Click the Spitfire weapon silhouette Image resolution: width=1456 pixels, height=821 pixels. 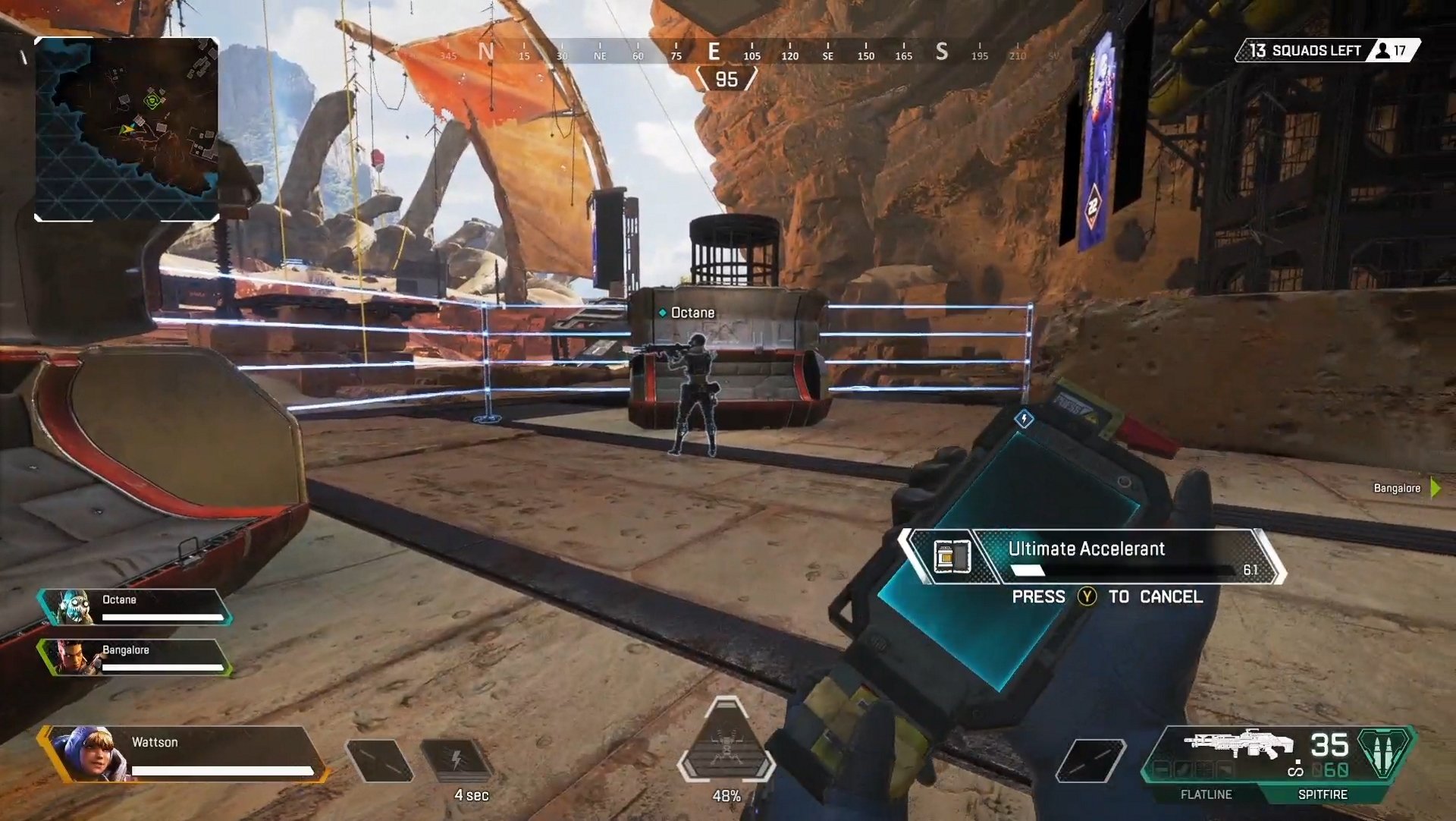click(1238, 744)
